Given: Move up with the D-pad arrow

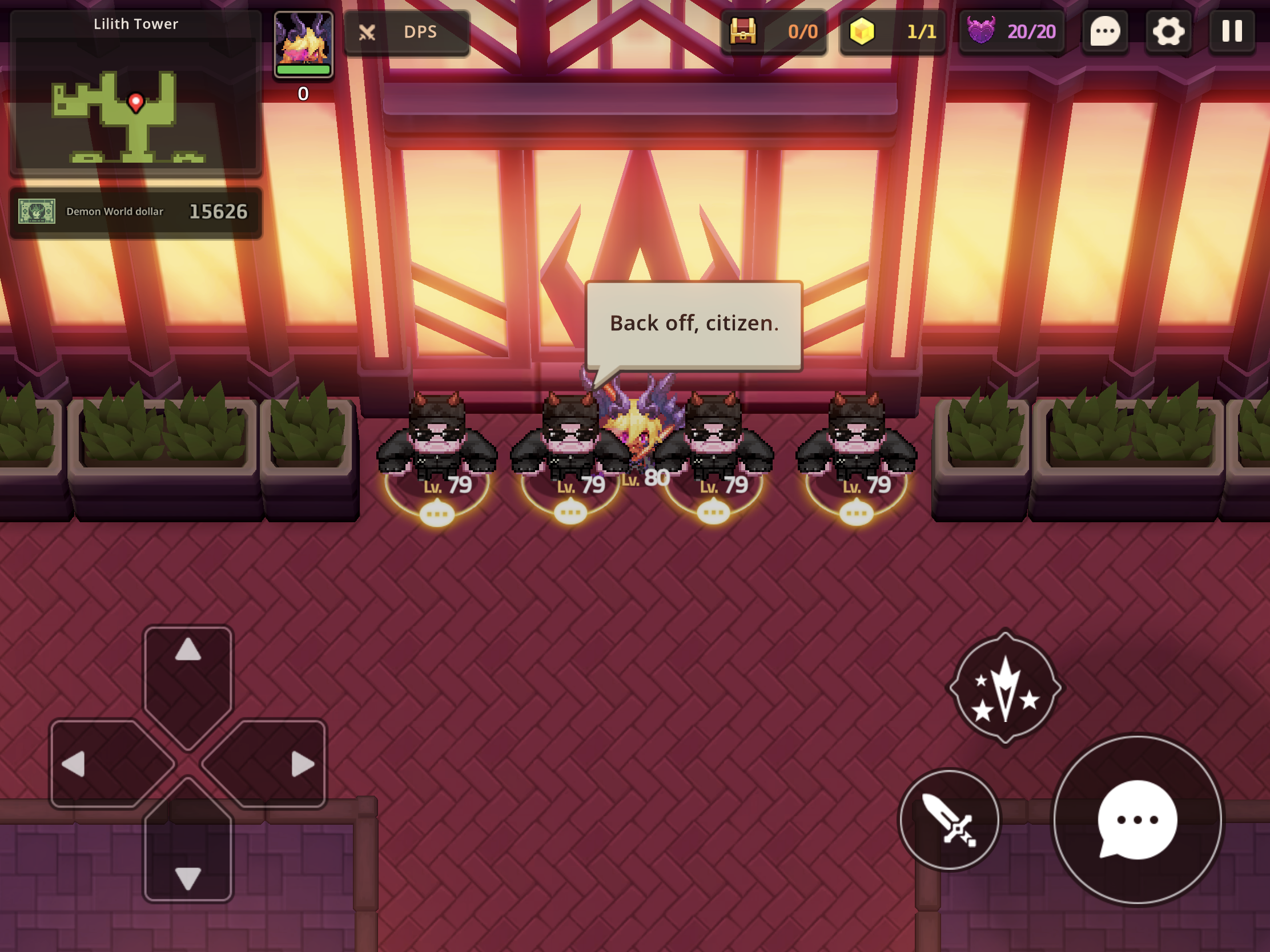Looking at the screenshot, I should pyautogui.click(x=188, y=660).
